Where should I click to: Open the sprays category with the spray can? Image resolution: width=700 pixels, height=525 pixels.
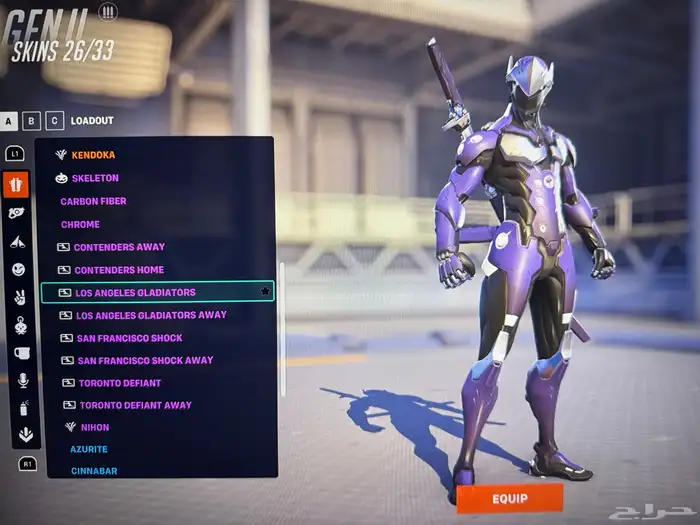pyautogui.click(x=19, y=407)
